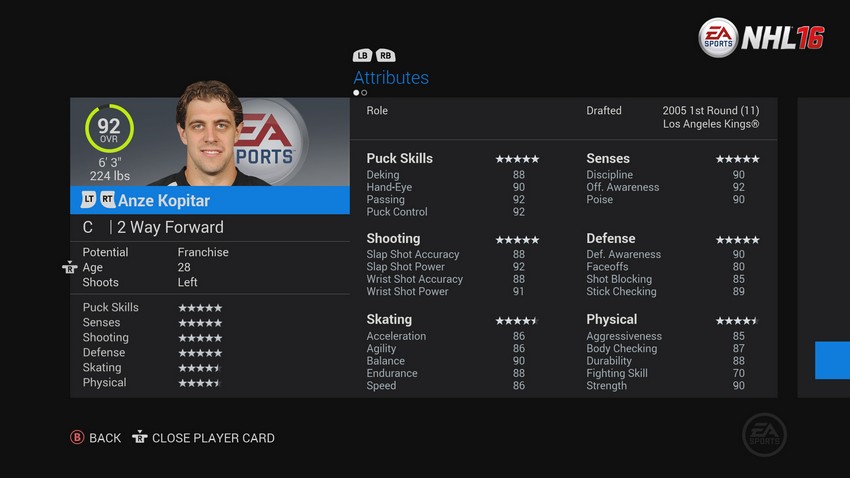Click the Anze Kopitar name bar

[x=210, y=200]
